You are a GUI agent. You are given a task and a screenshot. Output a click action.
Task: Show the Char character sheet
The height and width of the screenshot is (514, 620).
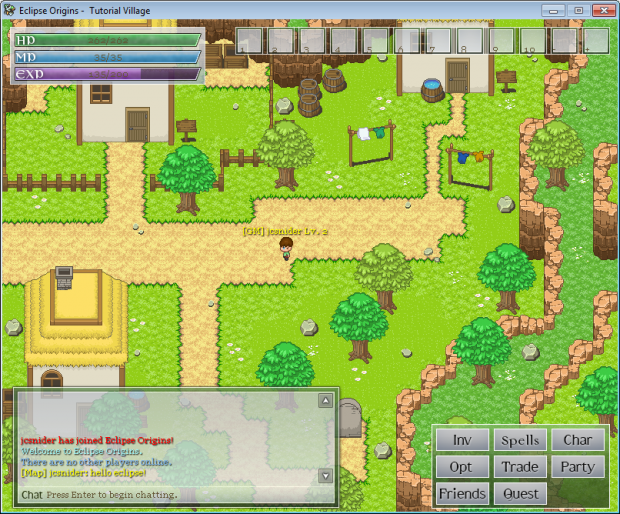pos(577,440)
